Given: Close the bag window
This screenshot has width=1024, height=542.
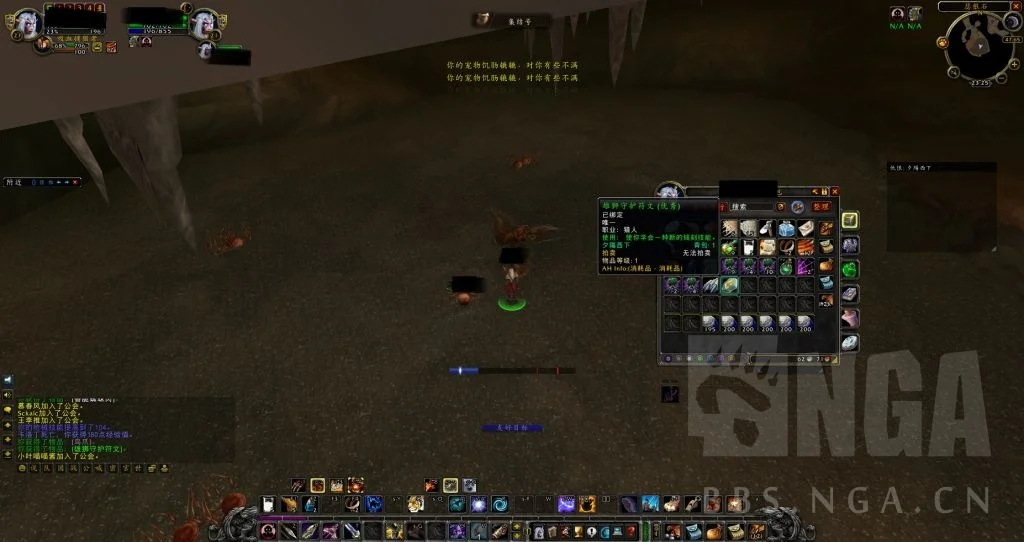Looking at the screenshot, I should tap(835, 191).
